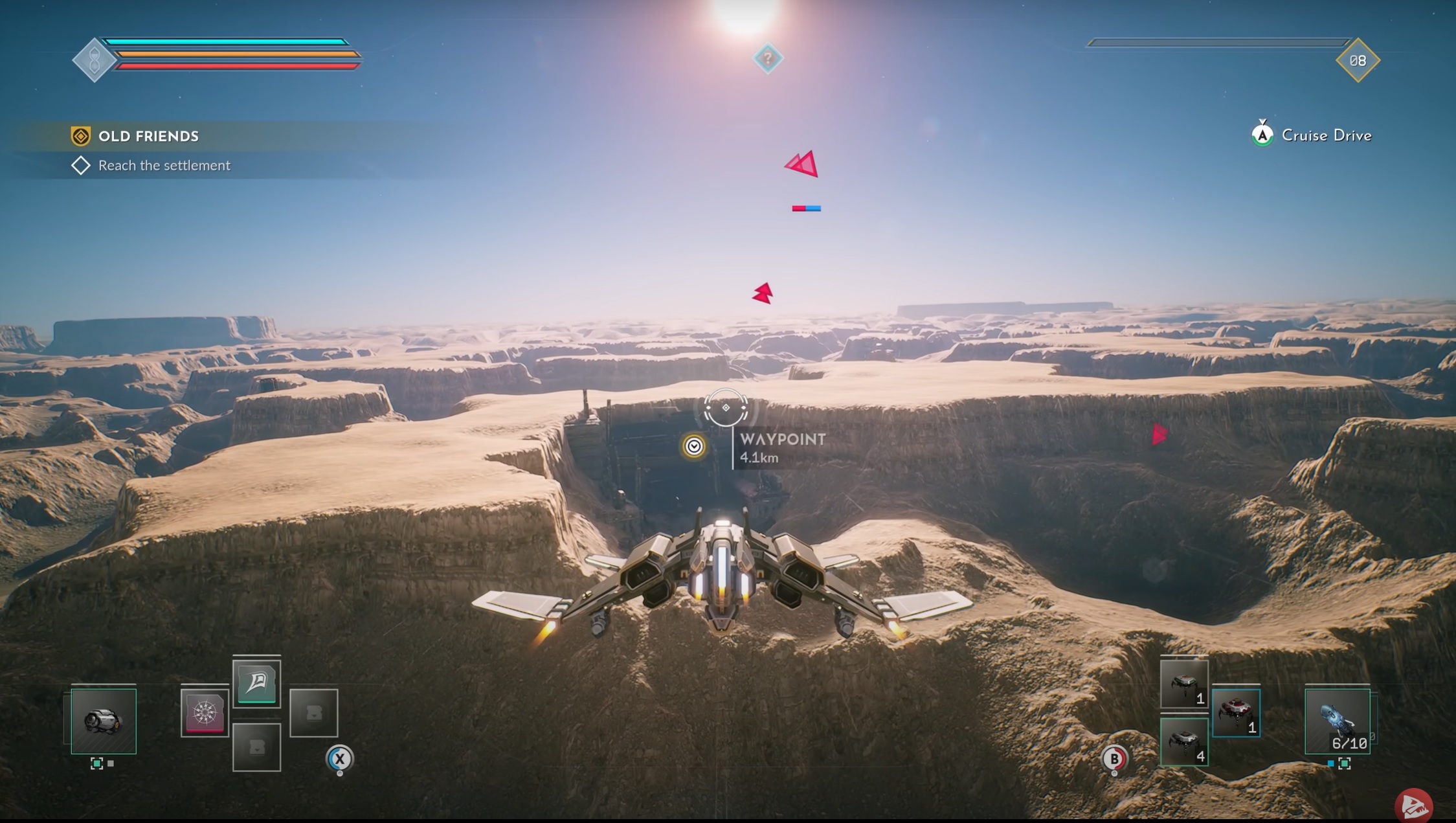The height and width of the screenshot is (823, 1456).
Task: Click the red channel logo watermark
Action: [1413, 806]
